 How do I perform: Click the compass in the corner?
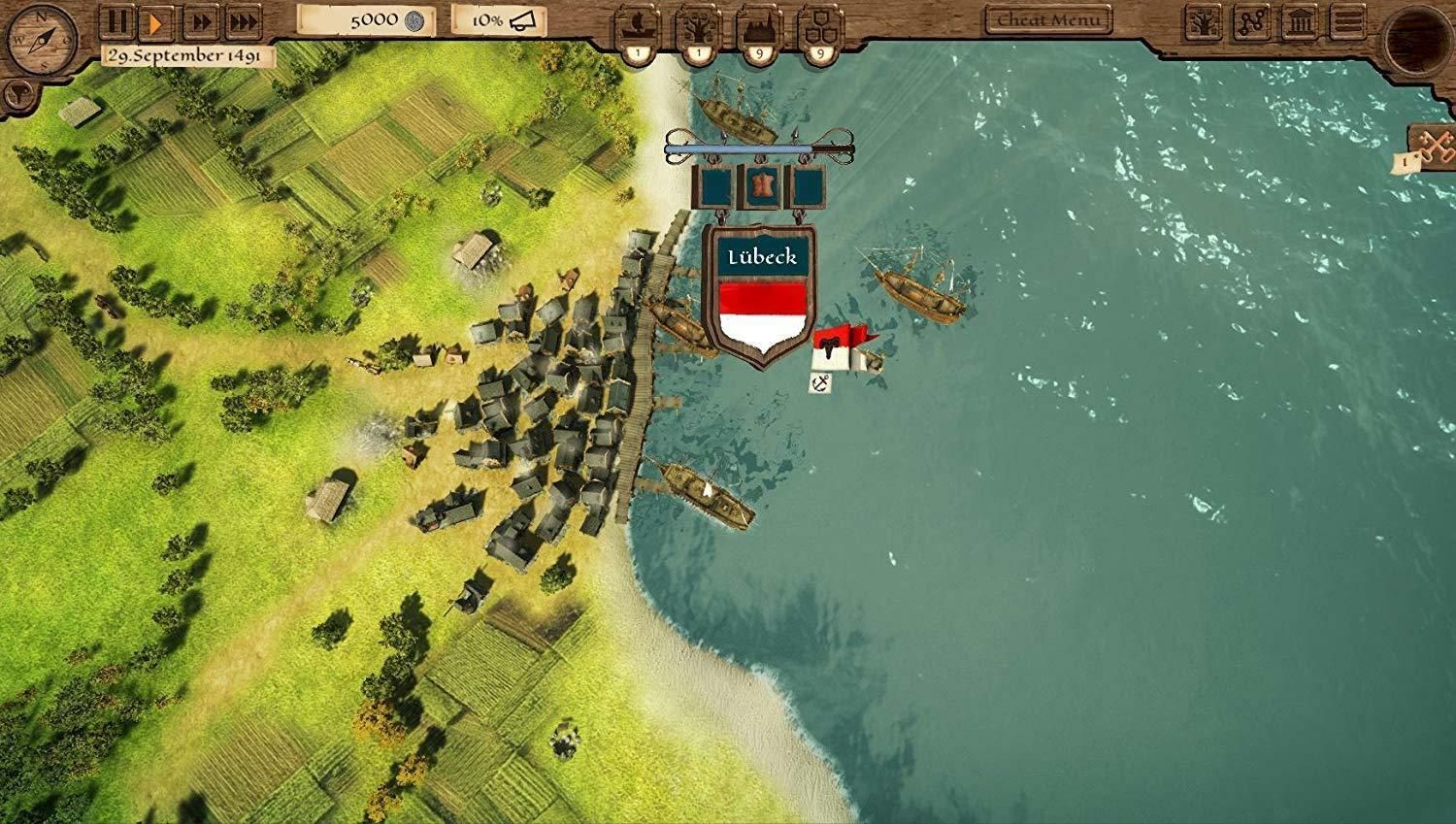pyautogui.click(x=41, y=41)
